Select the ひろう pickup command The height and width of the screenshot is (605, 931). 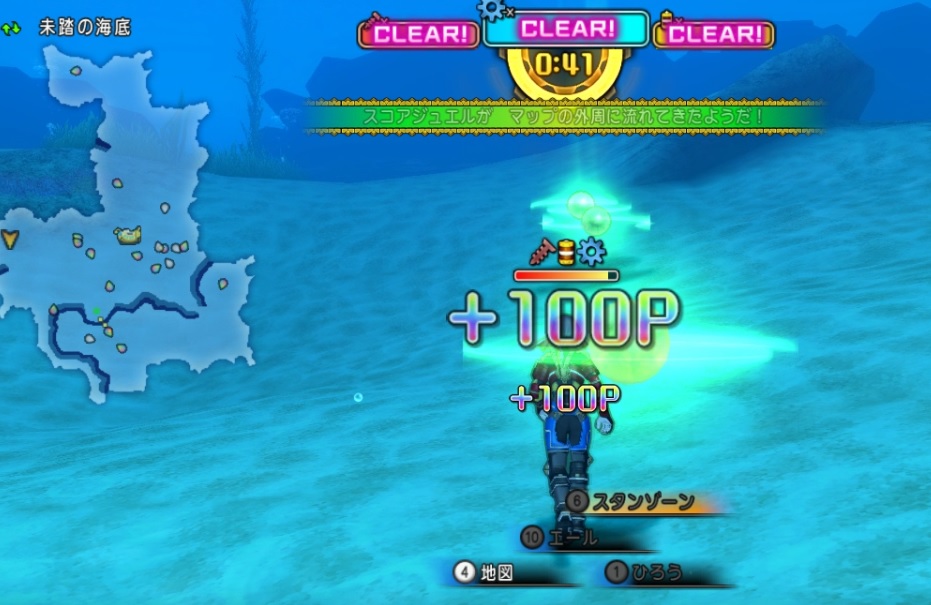pyautogui.click(x=657, y=573)
